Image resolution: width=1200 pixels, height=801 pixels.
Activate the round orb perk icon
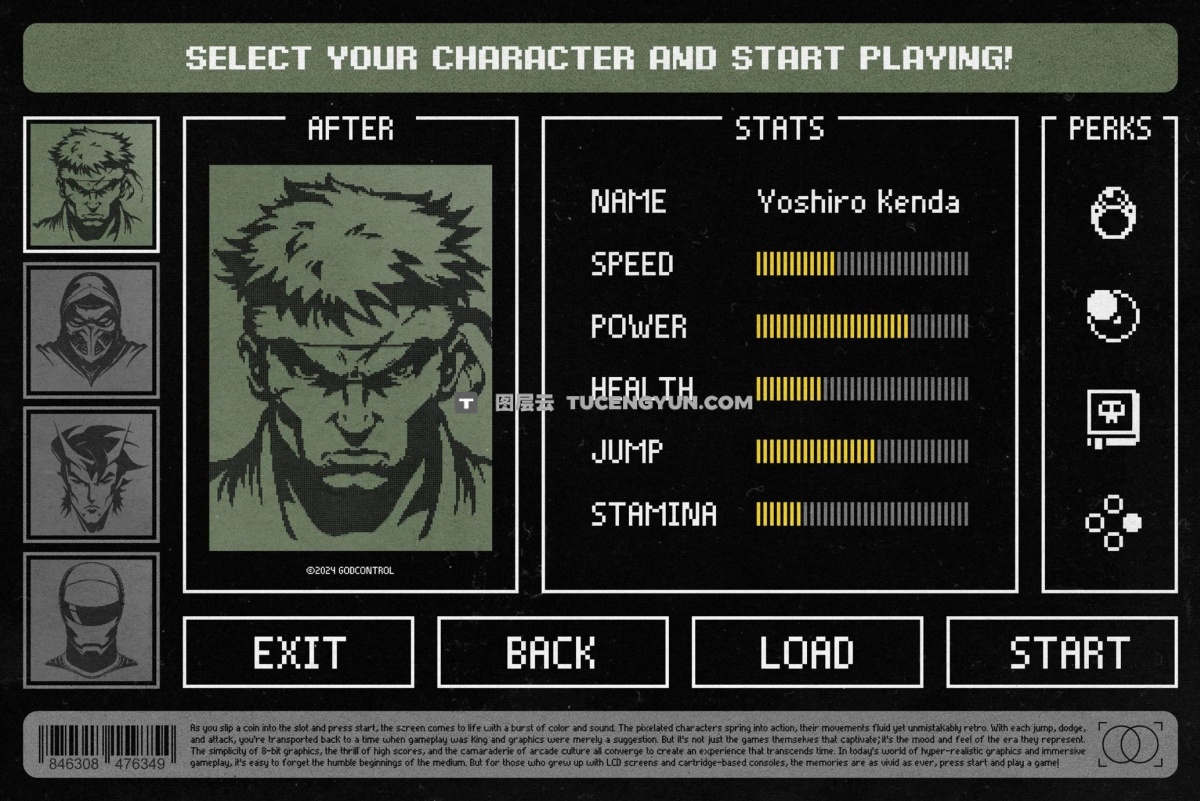pyautogui.click(x=1113, y=315)
